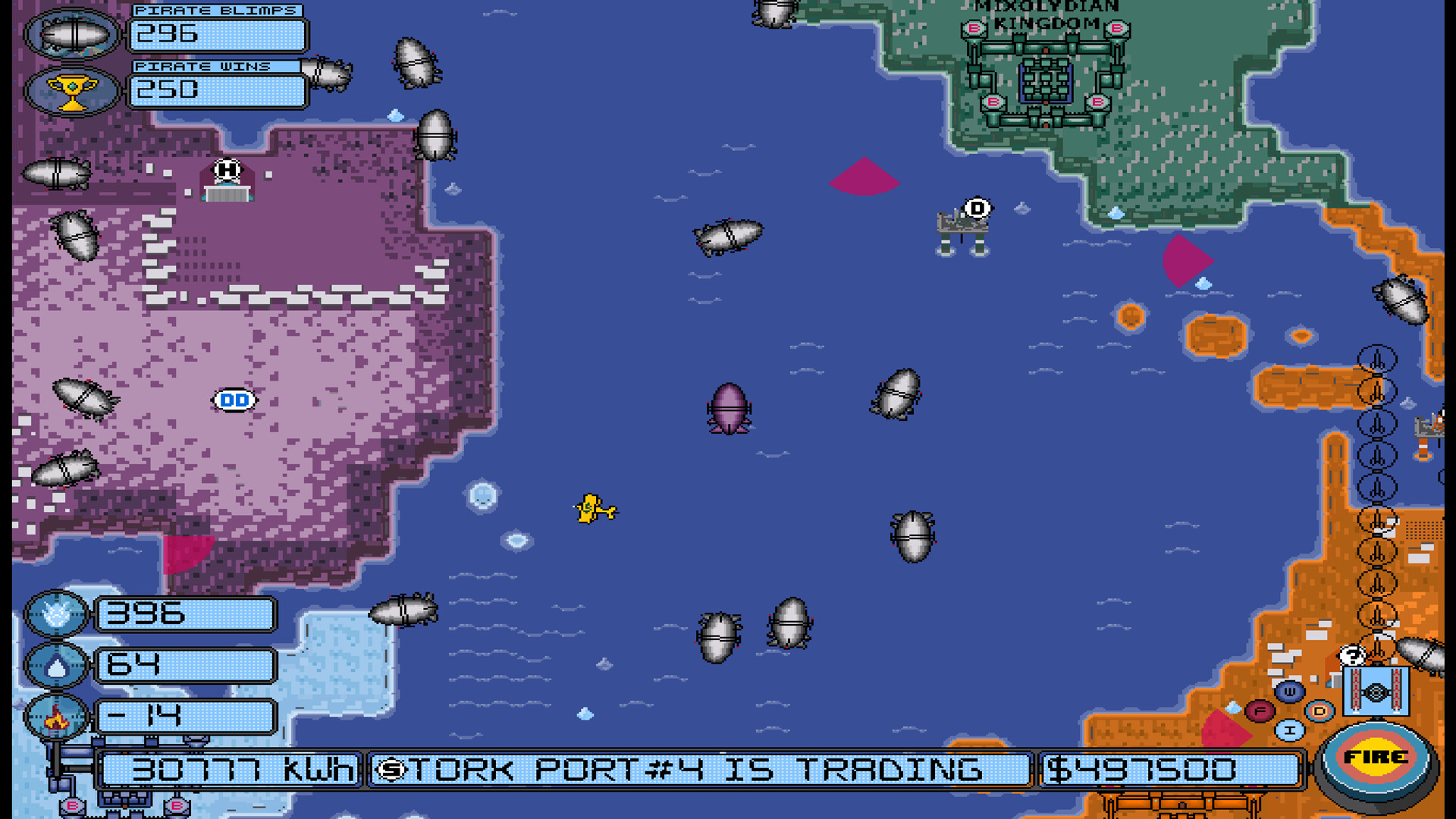Viewport: 1456px width, 819px height.
Task: Expand the DD marker on purple terrain
Action: click(x=234, y=399)
